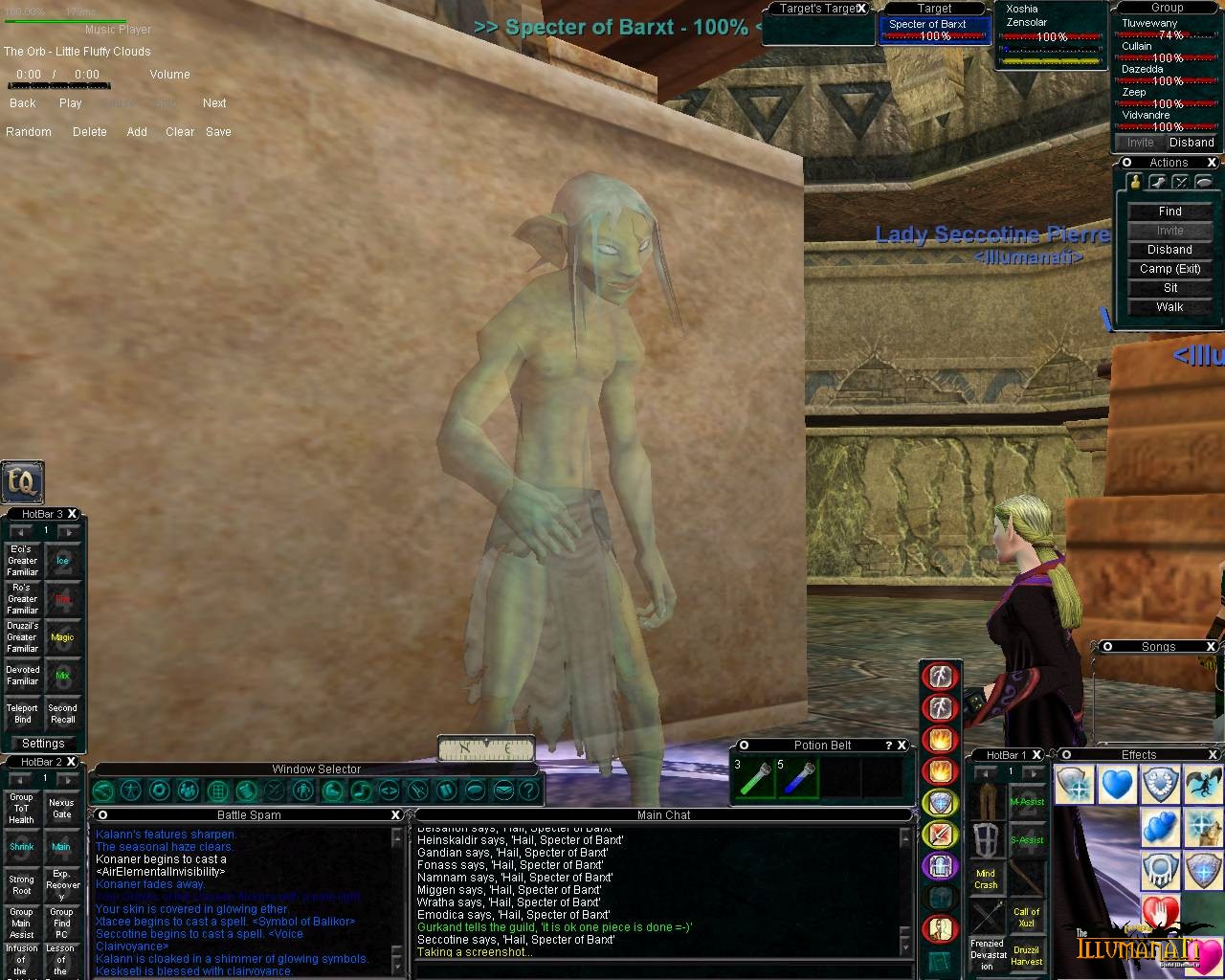Screen dimensions: 1225x980
Task: Cast Teleport Bind from HotBar 3
Action: (x=23, y=714)
